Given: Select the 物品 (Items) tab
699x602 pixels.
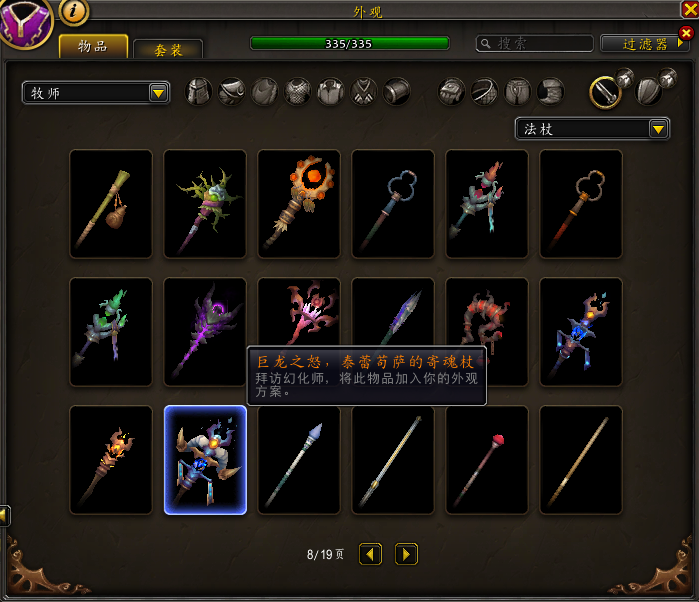Looking at the screenshot, I should click(x=93, y=47).
